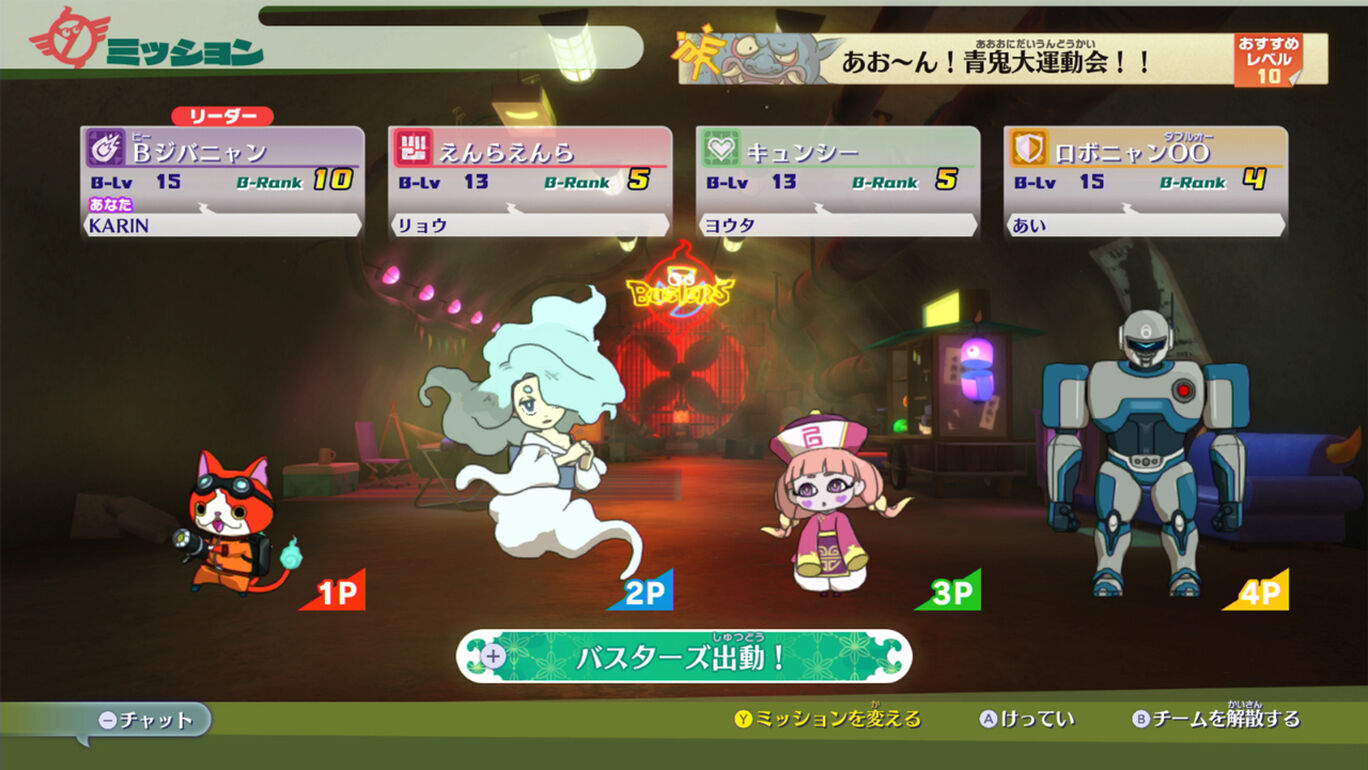Click the Y button icon next to ミッションを変える
1368x770 pixels.
point(745,718)
